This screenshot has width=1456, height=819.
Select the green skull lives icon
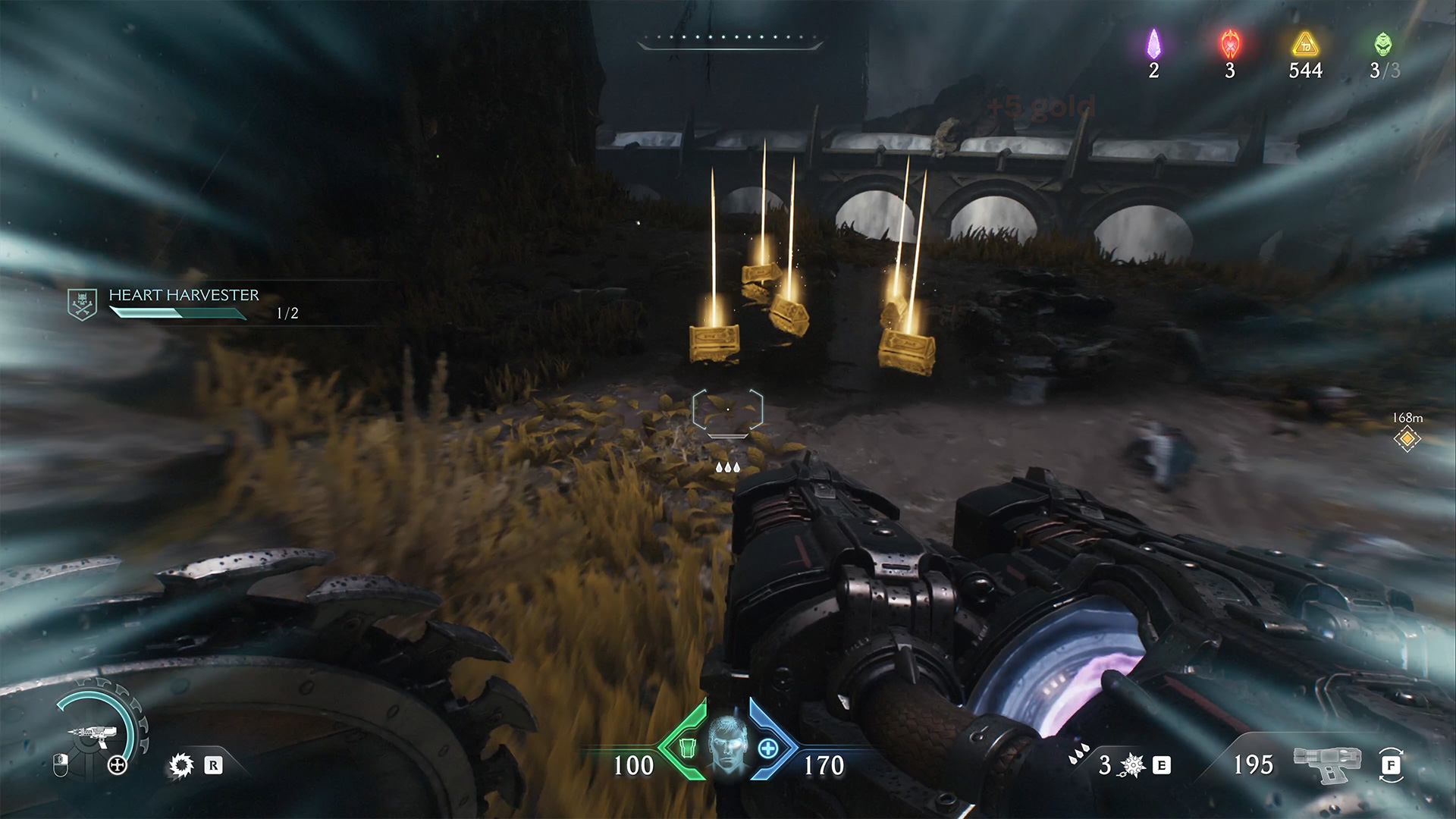[1383, 44]
